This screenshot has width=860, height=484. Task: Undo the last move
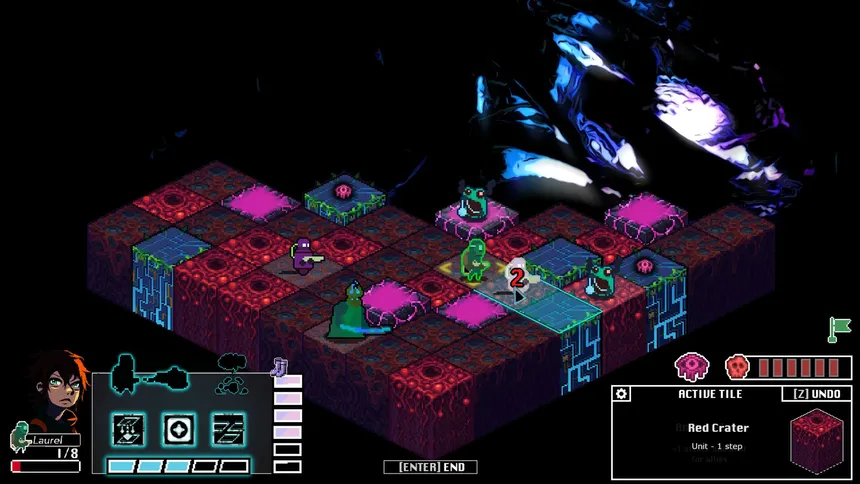click(x=816, y=394)
